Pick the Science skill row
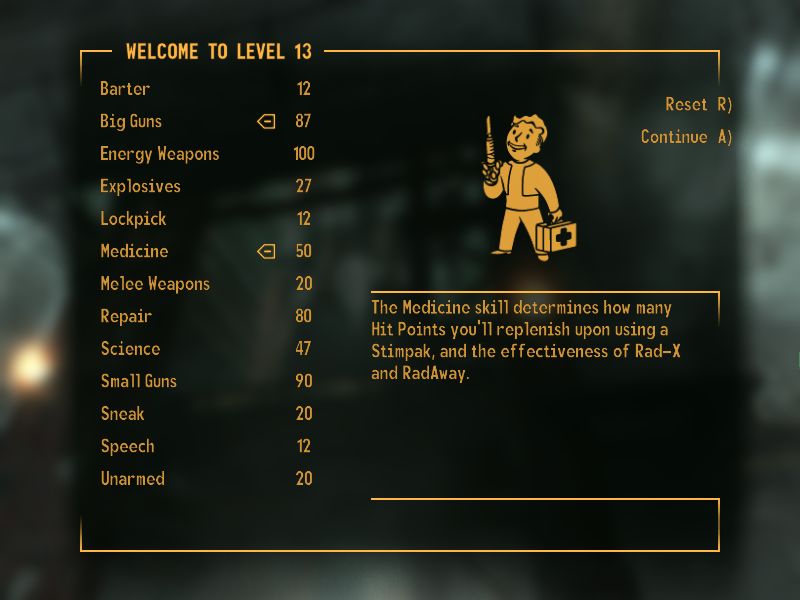 click(x=130, y=349)
